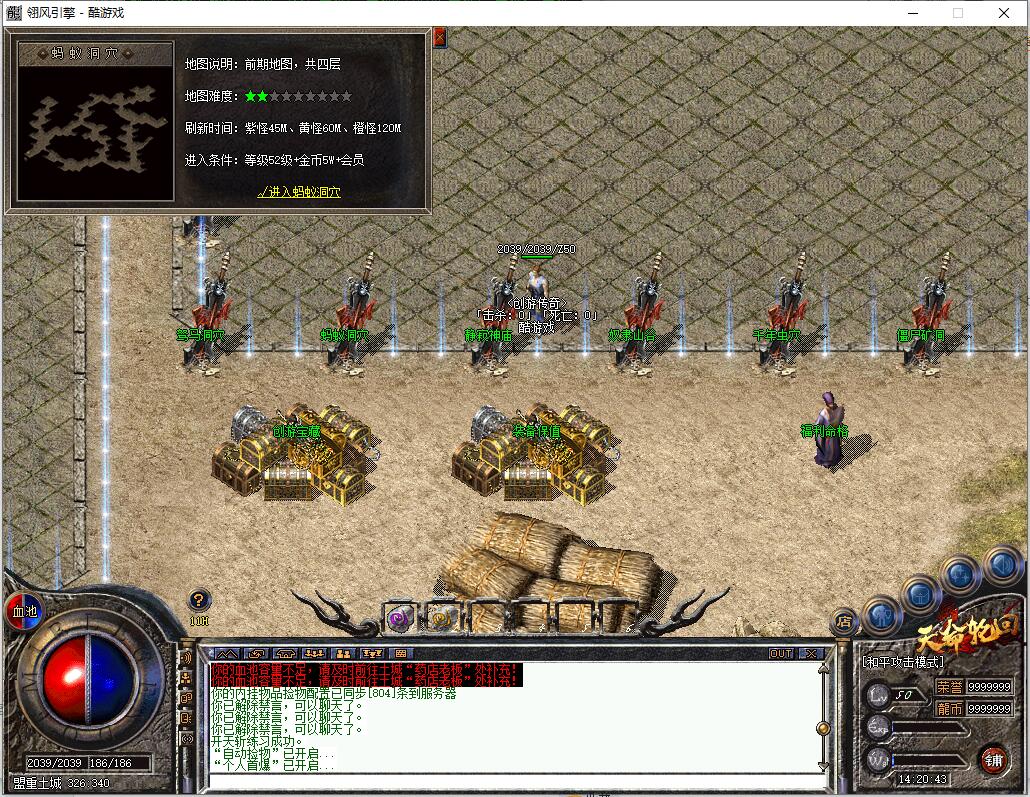Screen dimensions: 1030x797
Task: Open the yellow question mark help icon
Action: 199,600
